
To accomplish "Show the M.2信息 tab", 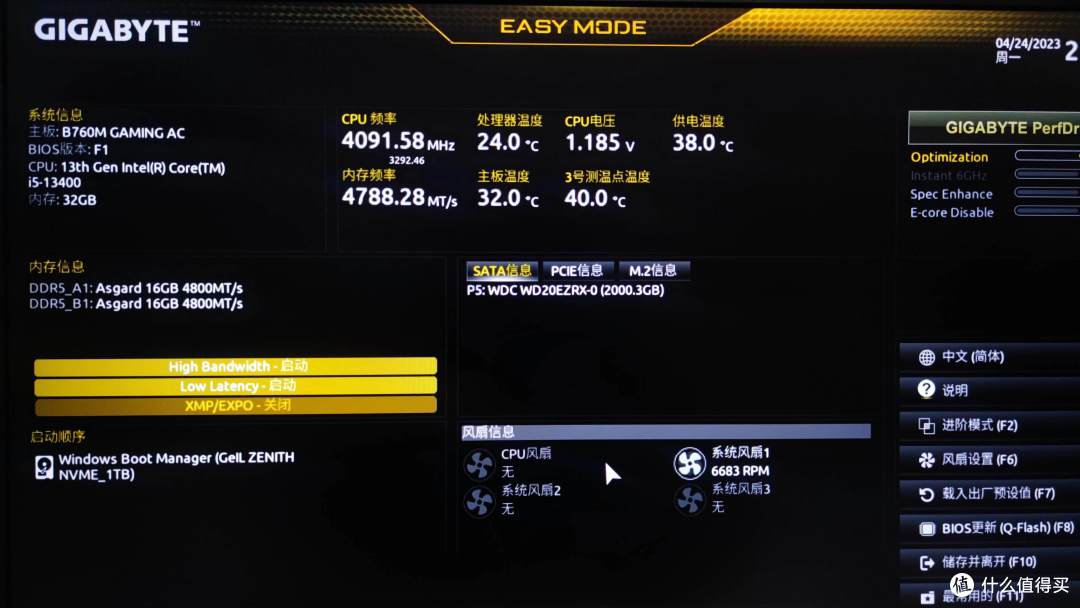I will click(x=653, y=270).
